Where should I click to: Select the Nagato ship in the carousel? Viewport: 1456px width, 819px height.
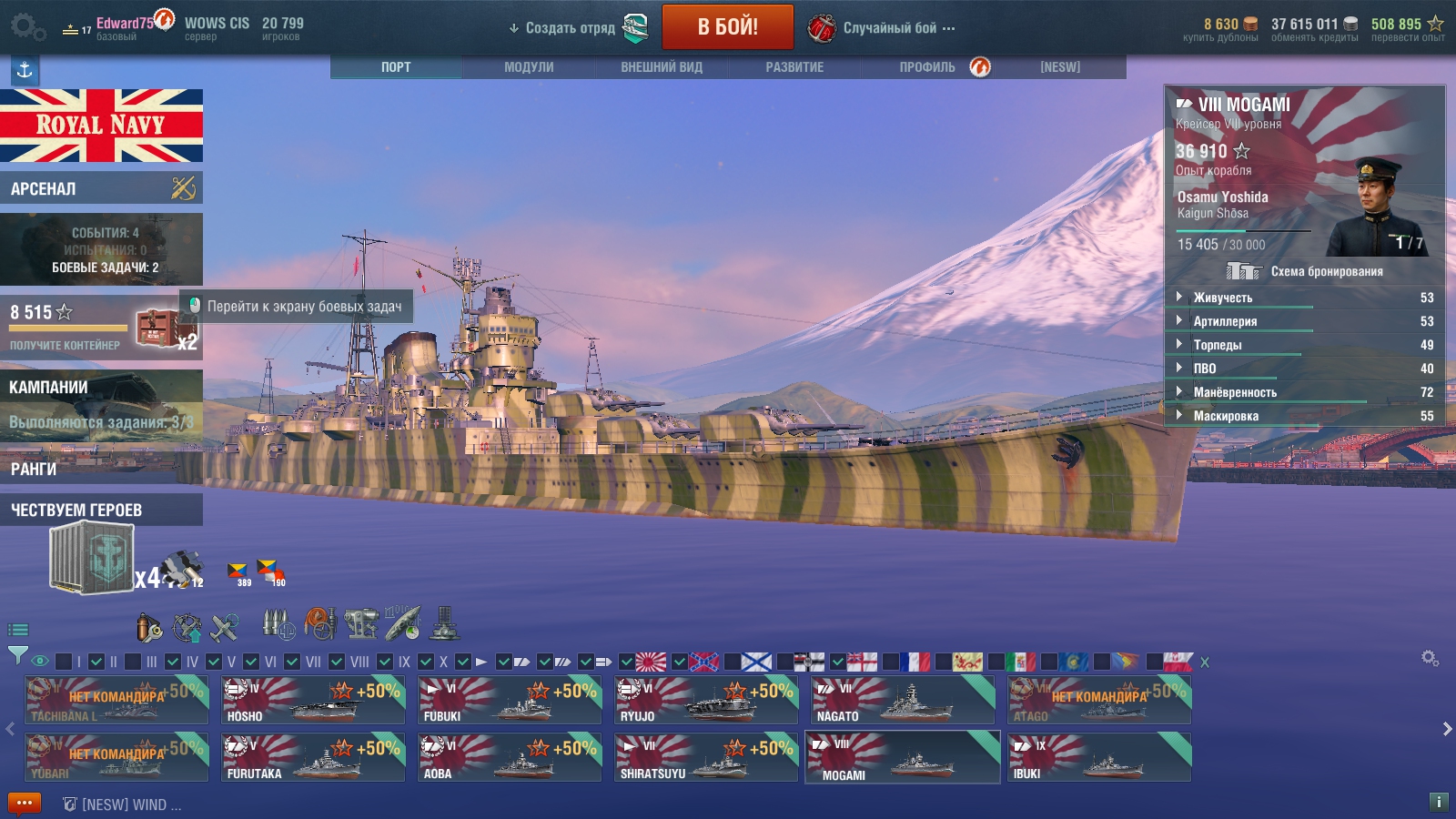902,701
